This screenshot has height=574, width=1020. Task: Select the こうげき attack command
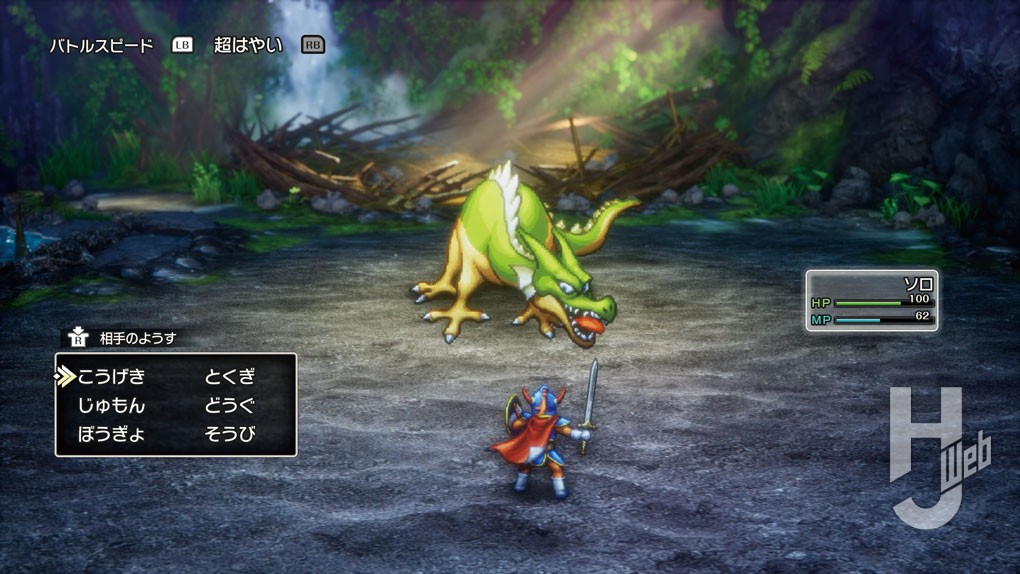pos(111,377)
